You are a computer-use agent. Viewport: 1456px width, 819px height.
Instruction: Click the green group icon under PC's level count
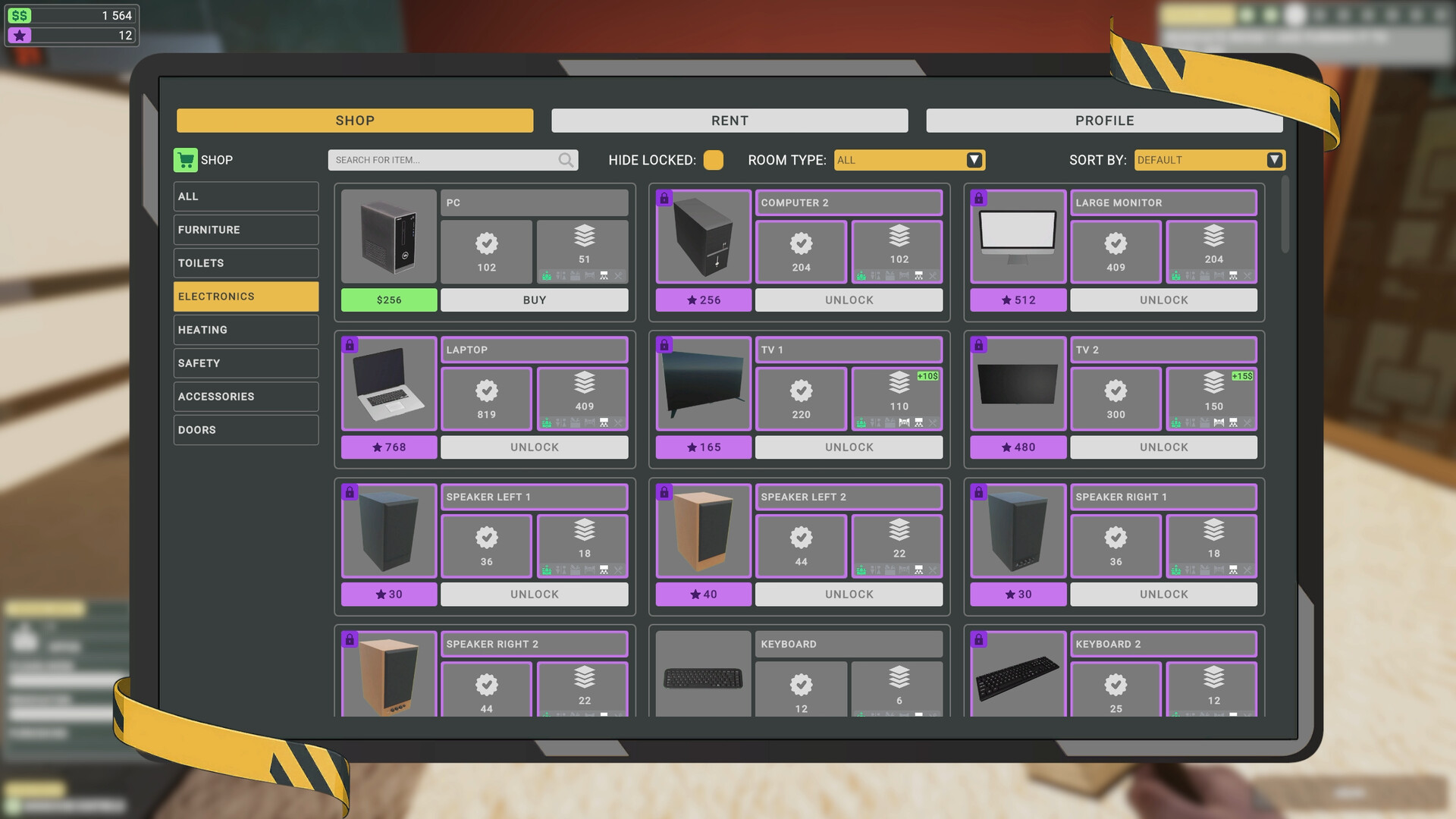click(x=545, y=276)
